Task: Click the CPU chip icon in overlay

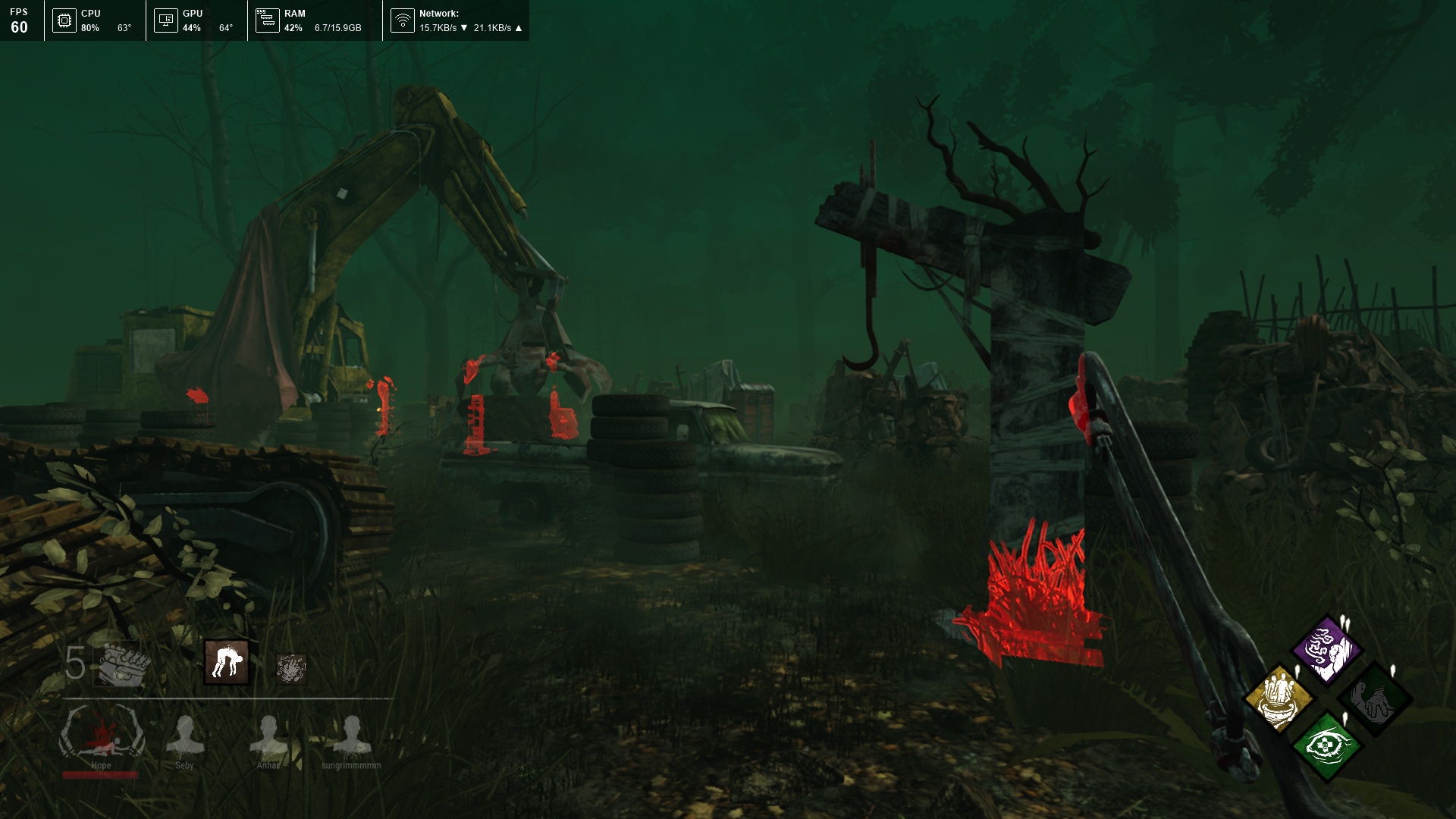Action: click(x=64, y=20)
